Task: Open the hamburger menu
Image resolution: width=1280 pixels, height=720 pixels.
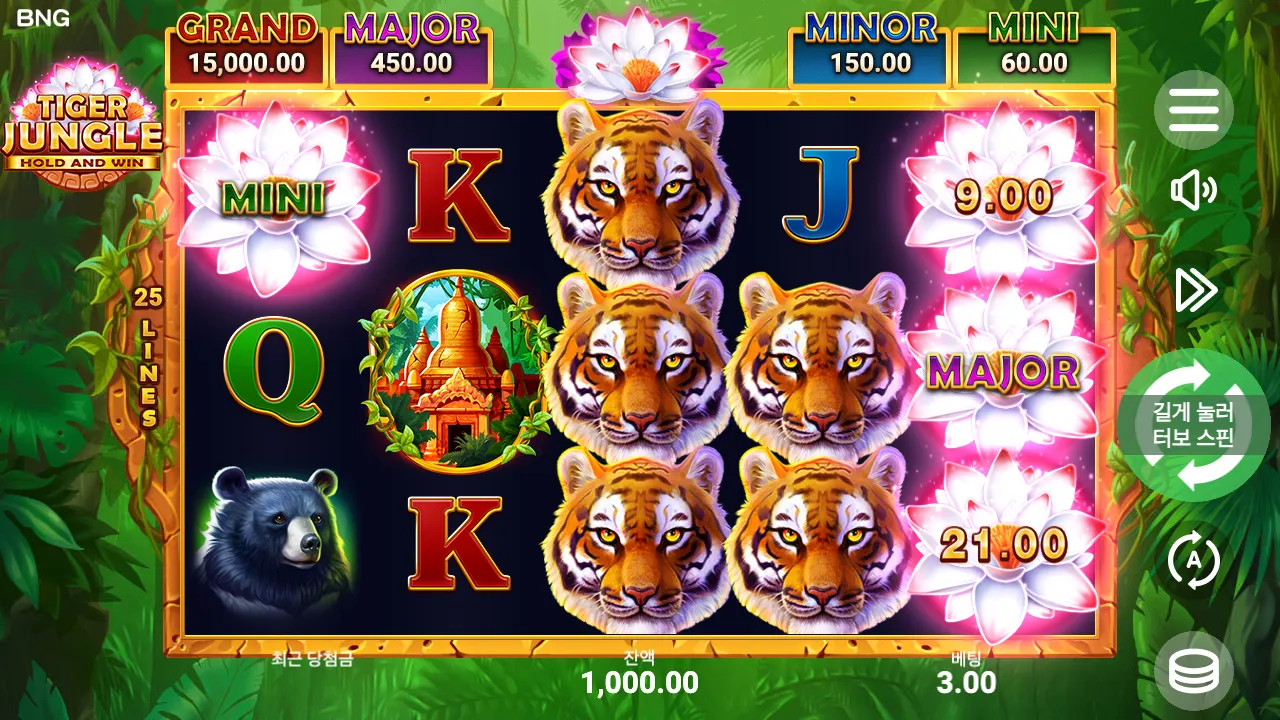Action: click(1194, 110)
